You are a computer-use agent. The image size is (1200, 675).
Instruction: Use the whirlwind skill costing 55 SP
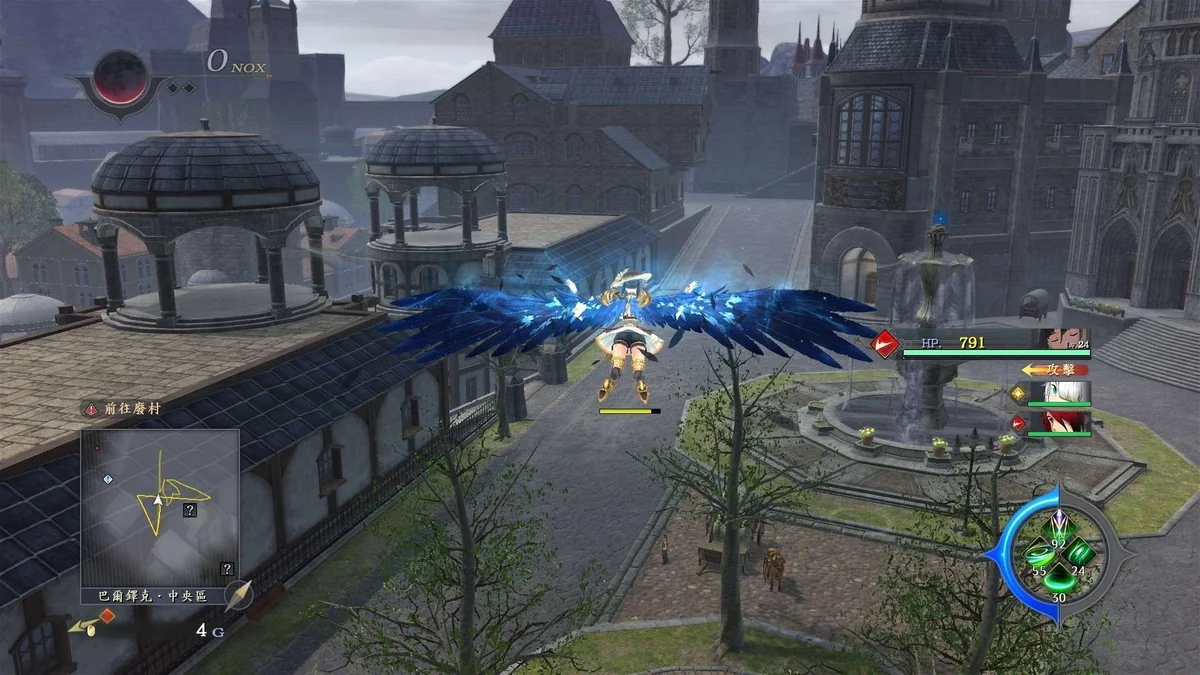(x=1040, y=556)
